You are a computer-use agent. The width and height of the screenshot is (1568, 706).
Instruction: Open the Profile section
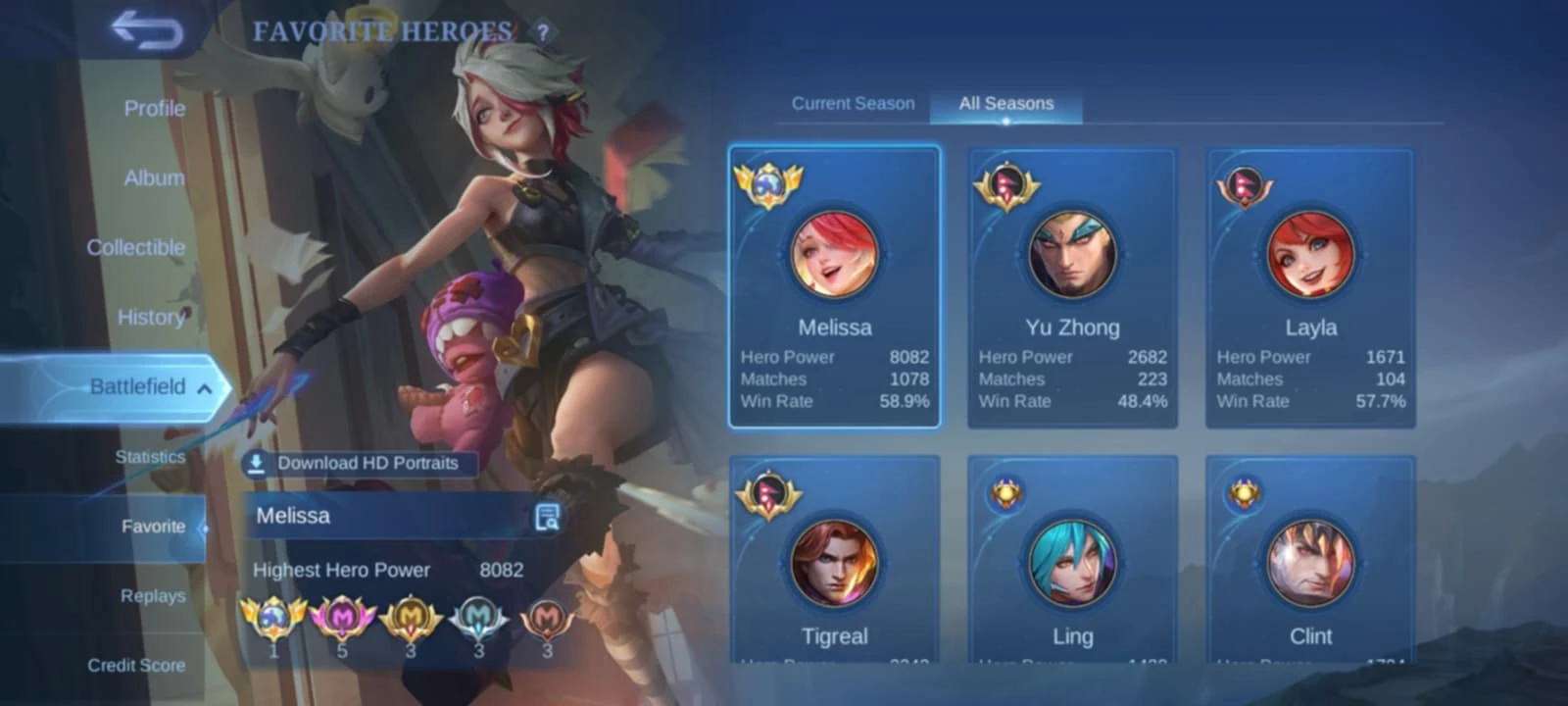(x=154, y=109)
